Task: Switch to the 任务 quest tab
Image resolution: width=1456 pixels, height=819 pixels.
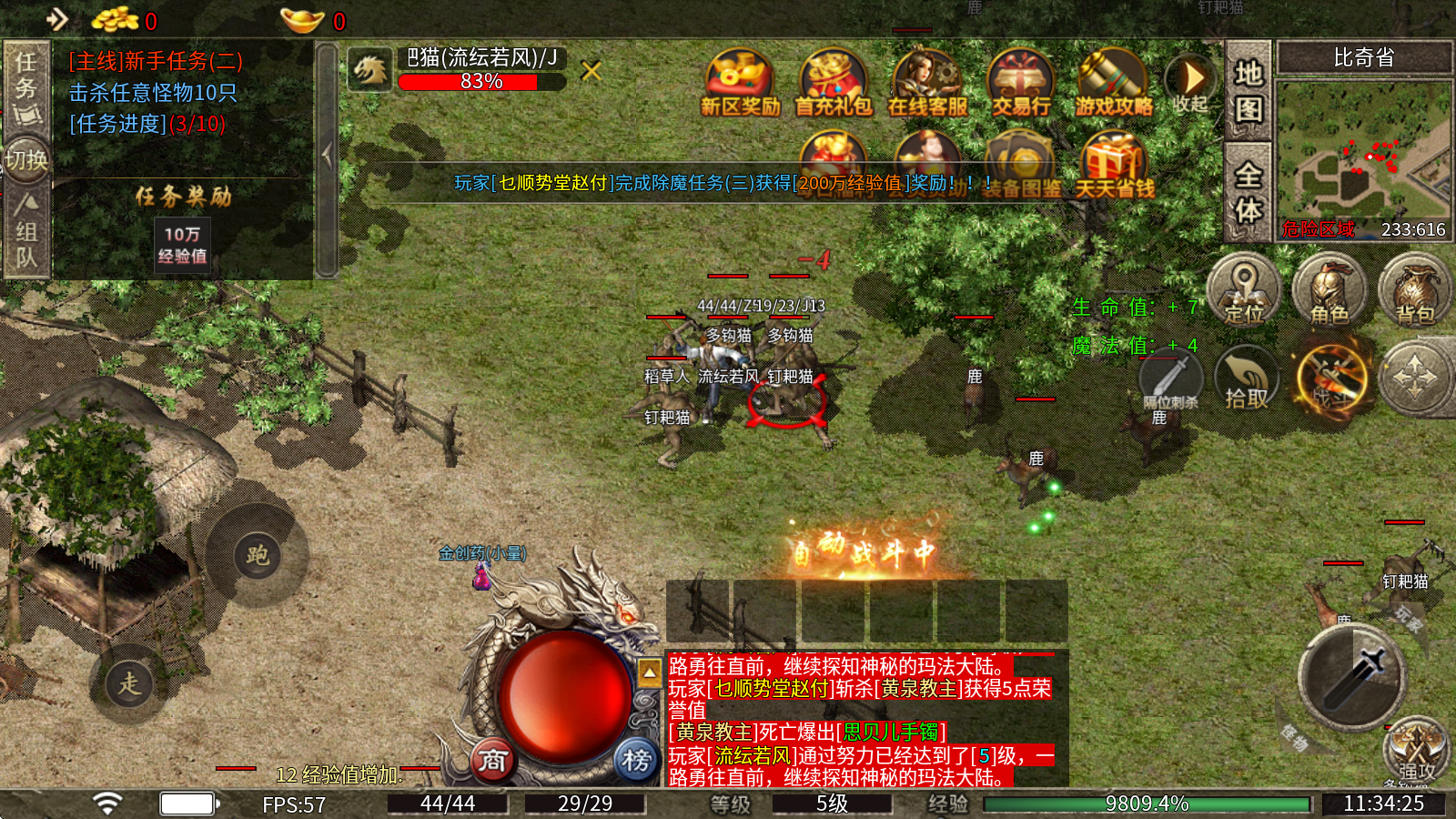Action: click(26, 86)
